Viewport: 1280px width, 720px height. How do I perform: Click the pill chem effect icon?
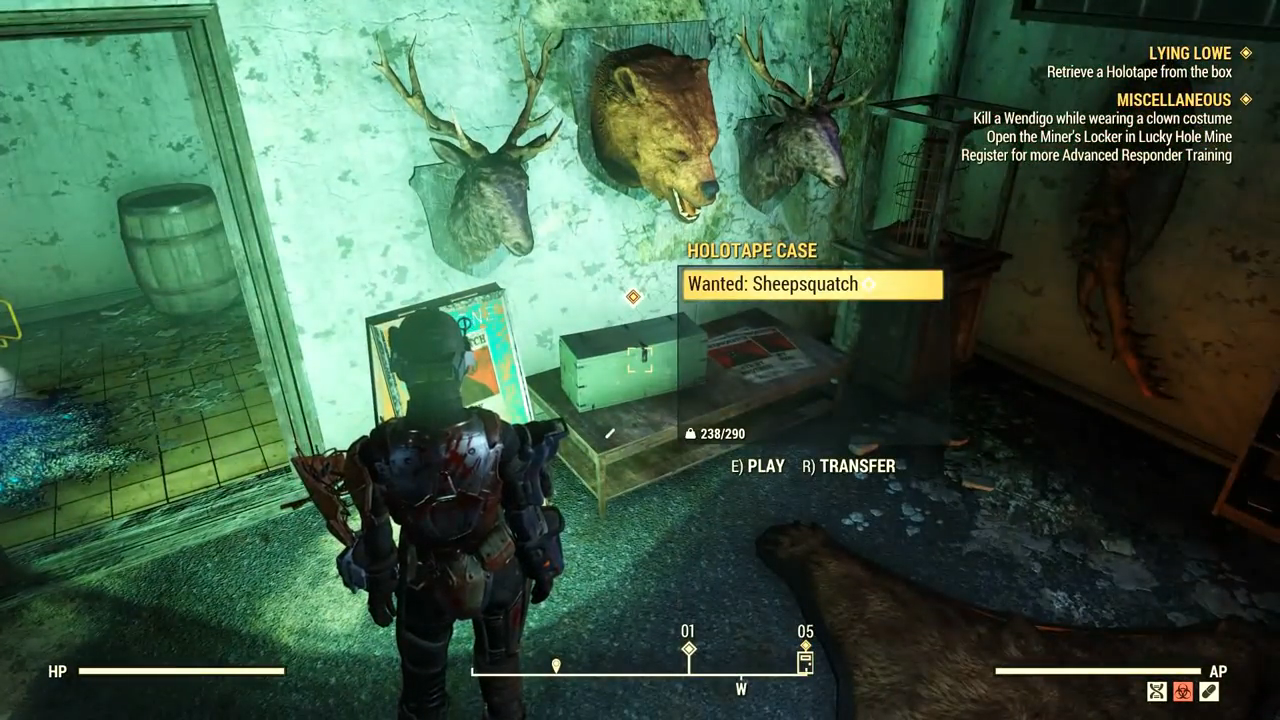pos(1209,691)
